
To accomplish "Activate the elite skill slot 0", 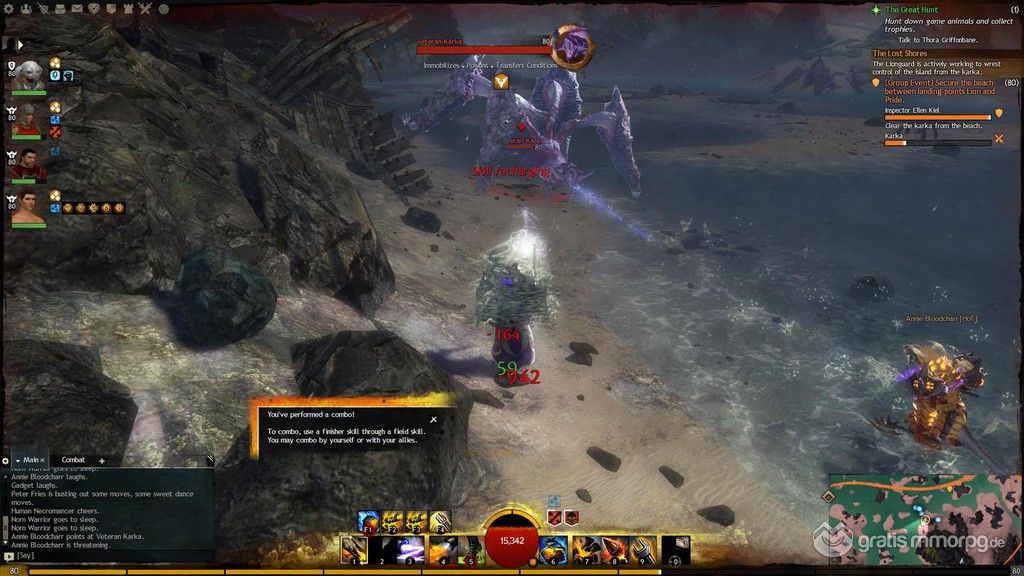I will point(675,550).
